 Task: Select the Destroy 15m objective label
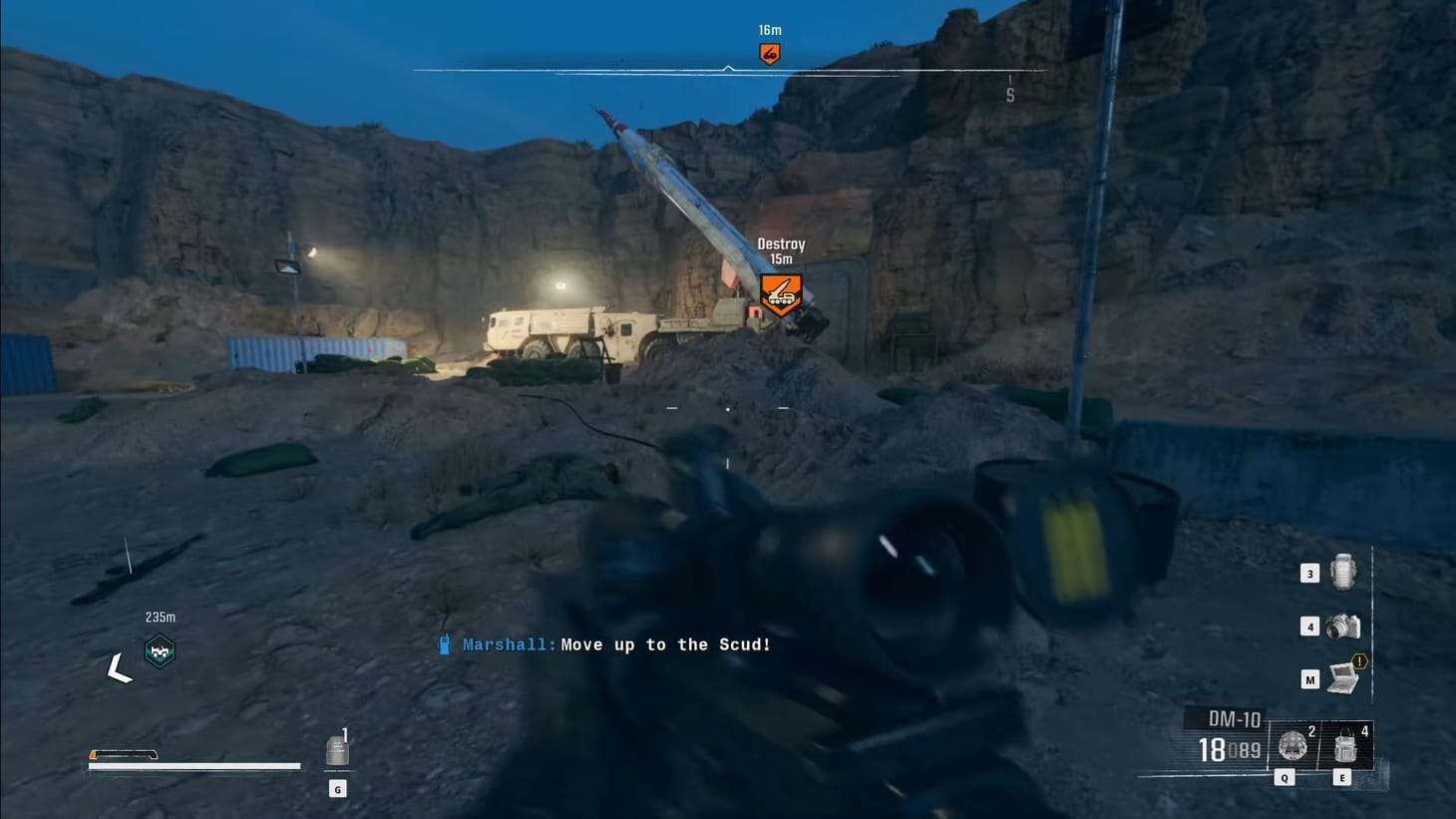781,249
